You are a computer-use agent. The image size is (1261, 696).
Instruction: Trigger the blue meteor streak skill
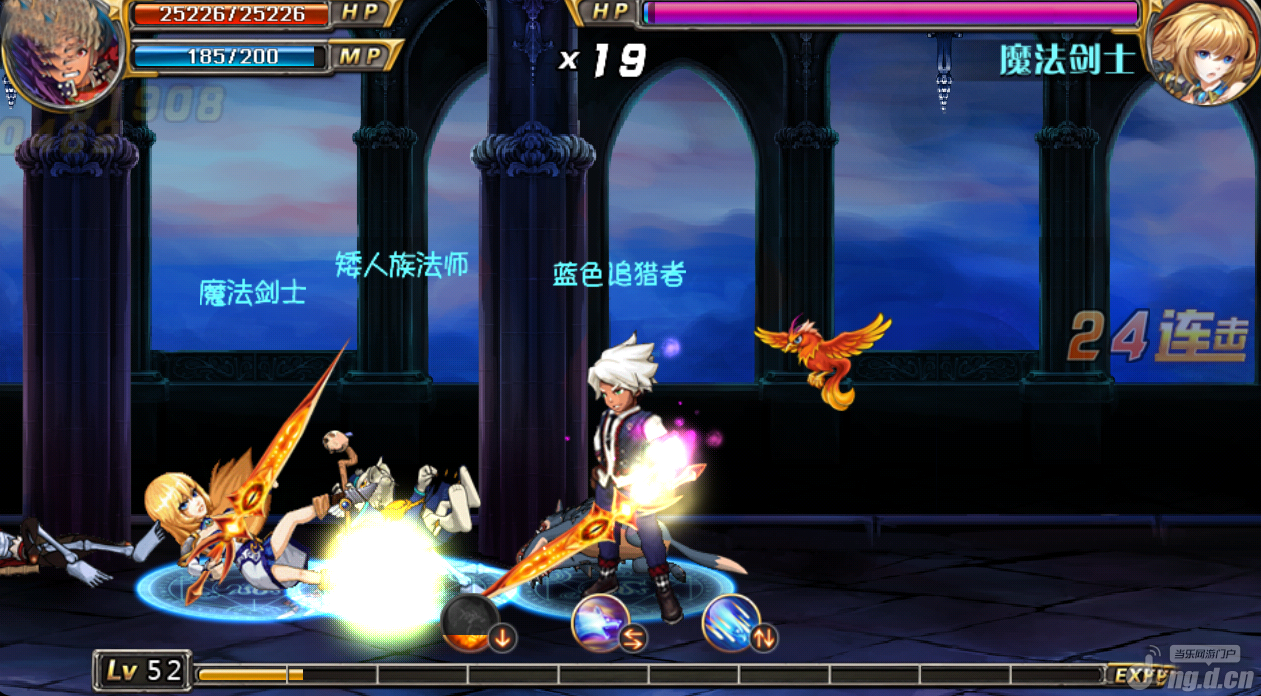point(731,622)
